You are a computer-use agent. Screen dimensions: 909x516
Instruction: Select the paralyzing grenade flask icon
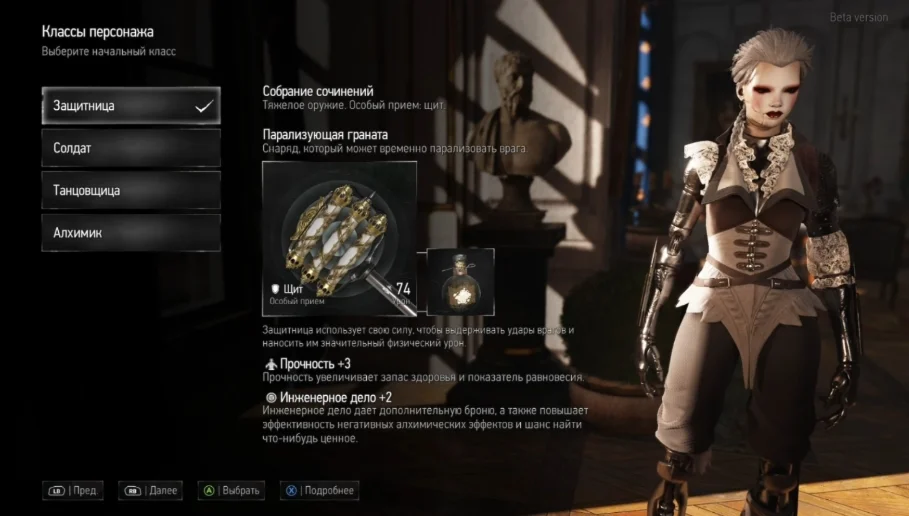[461, 282]
